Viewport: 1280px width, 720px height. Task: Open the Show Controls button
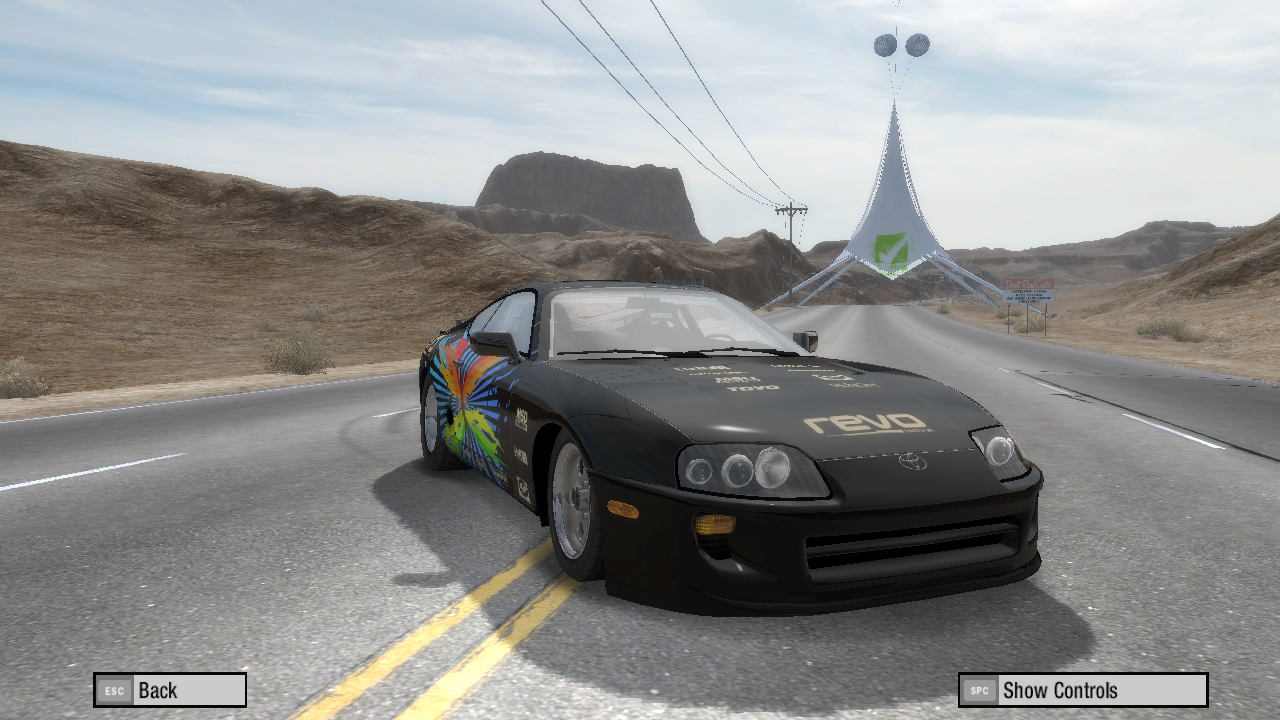pos(1083,690)
